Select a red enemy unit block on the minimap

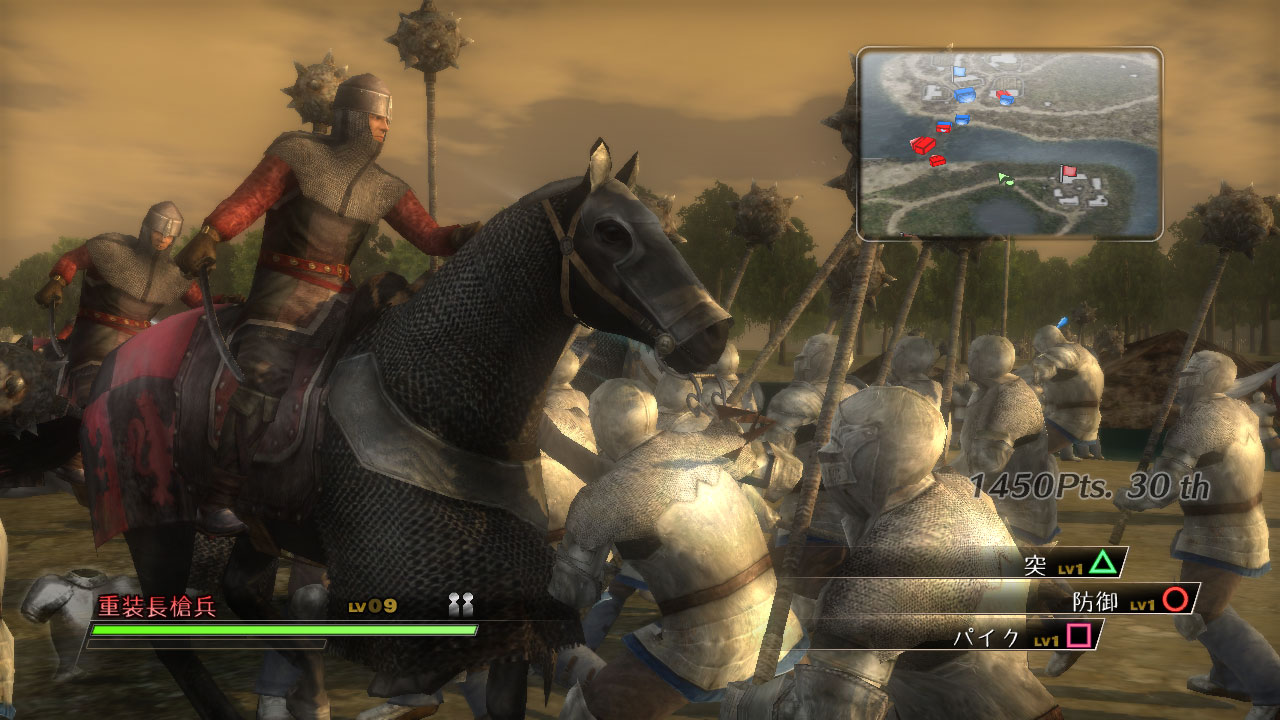(923, 146)
